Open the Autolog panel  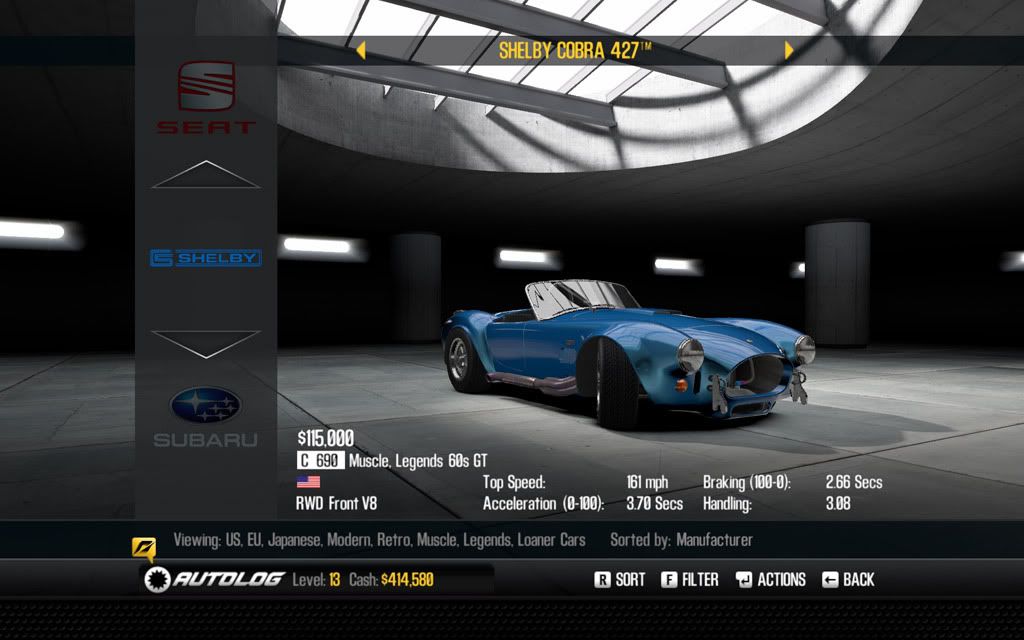pyautogui.click(x=214, y=579)
